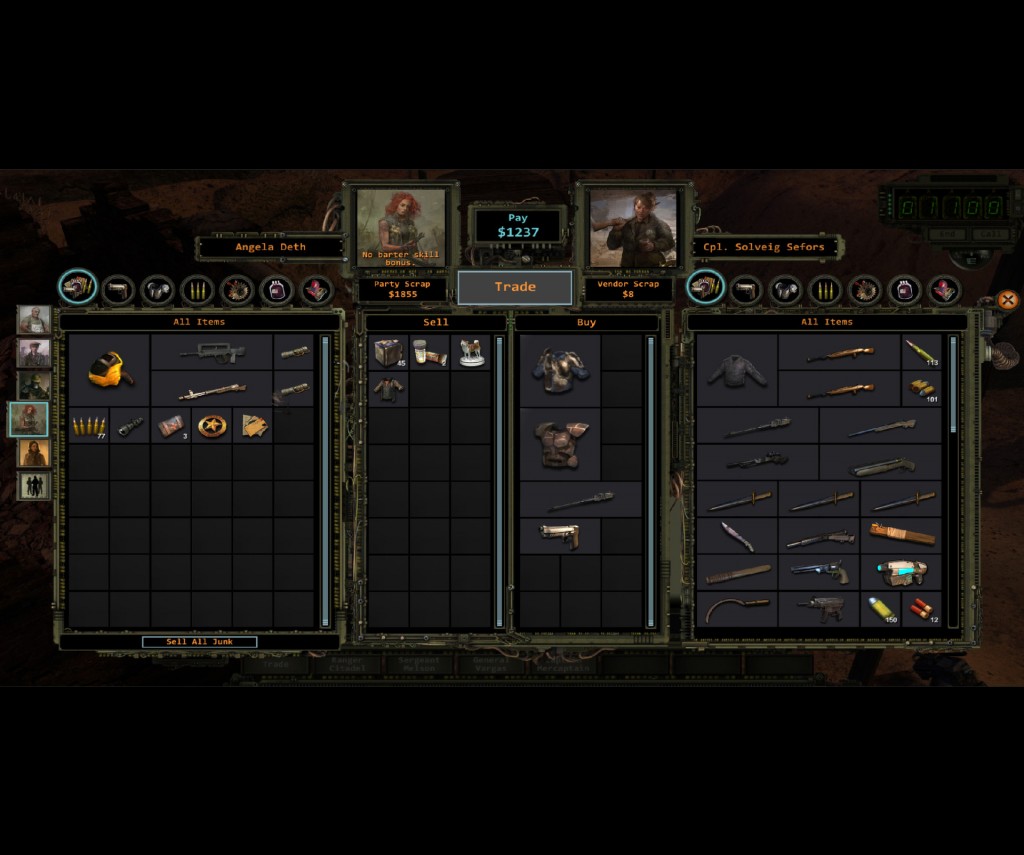Choose the whole-party silhouette portrait
The width and height of the screenshot is (1024, 855).
click(x=33, y=486)
